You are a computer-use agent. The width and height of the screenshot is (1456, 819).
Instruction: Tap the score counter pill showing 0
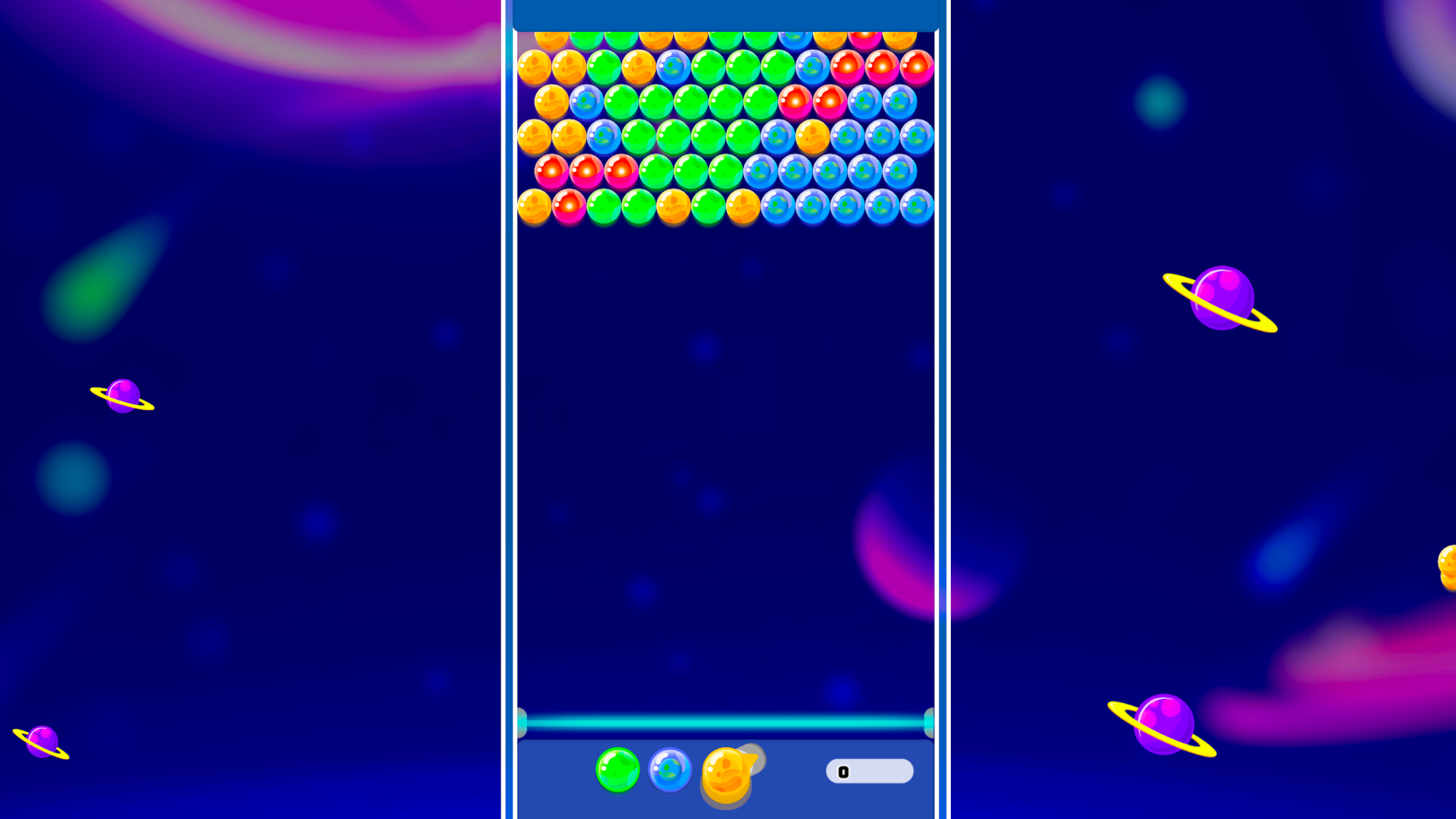coord(869,771)
